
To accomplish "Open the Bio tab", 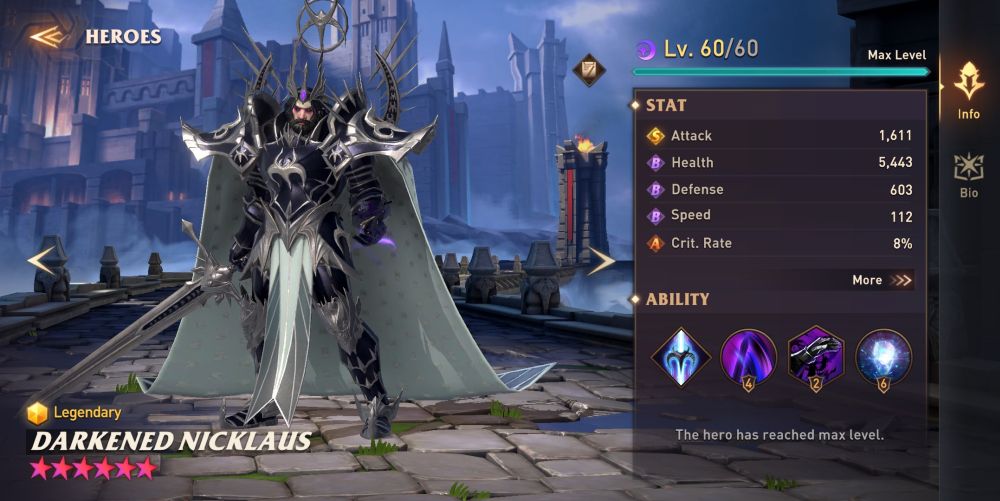I will pos(968,173).
